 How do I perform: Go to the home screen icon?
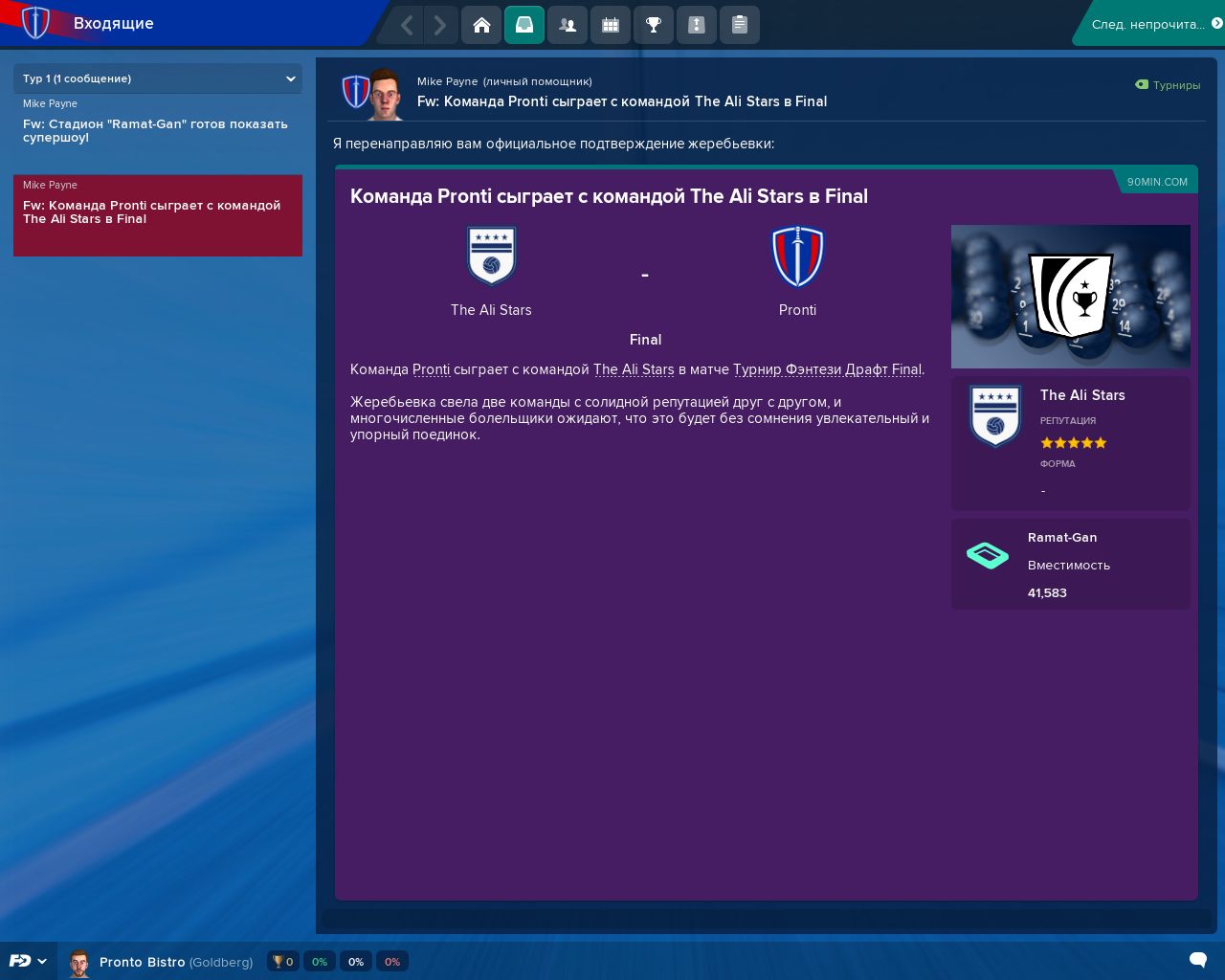coord(481,25)
